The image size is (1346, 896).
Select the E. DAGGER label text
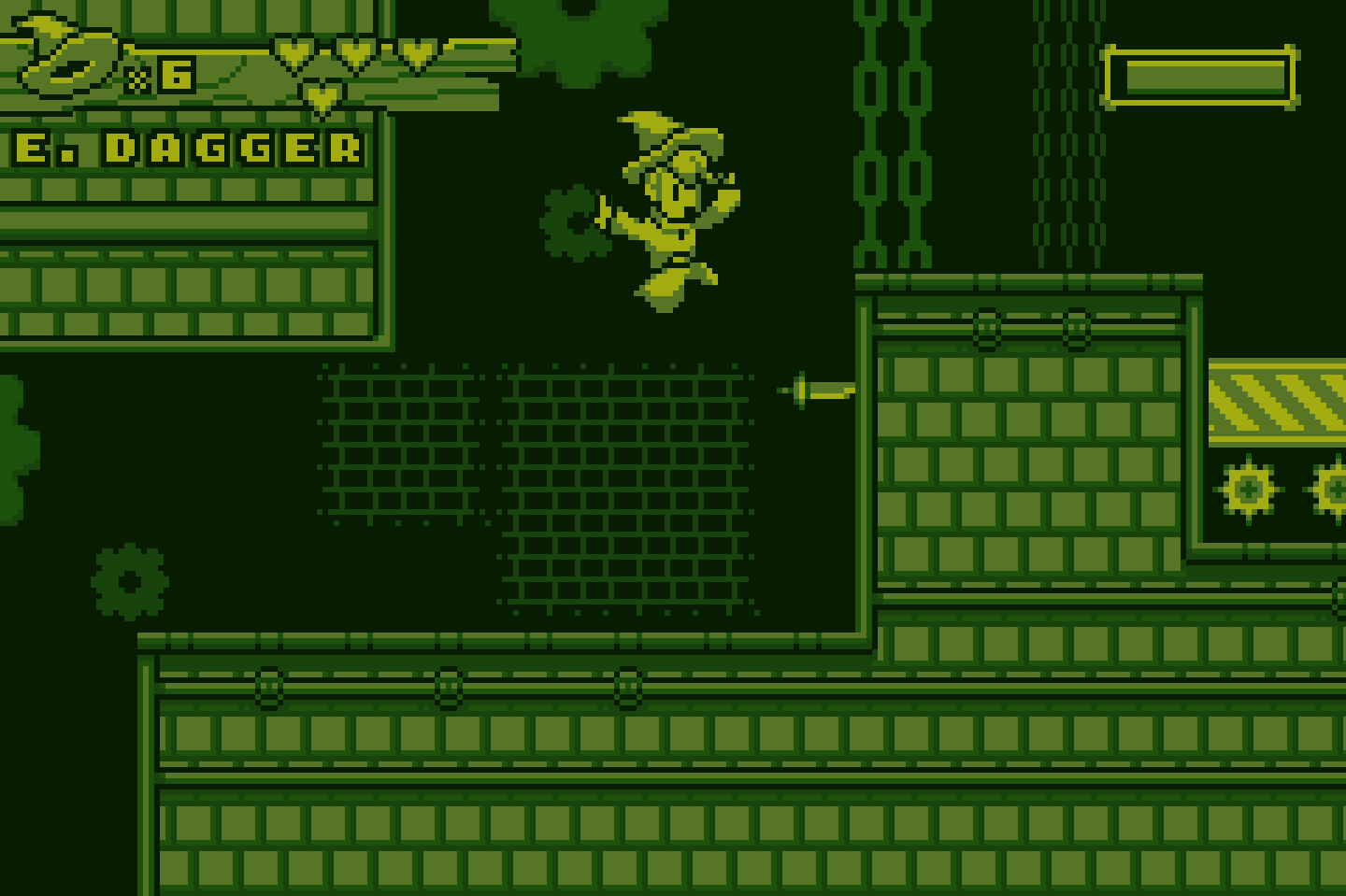click(x=182, y=148)
